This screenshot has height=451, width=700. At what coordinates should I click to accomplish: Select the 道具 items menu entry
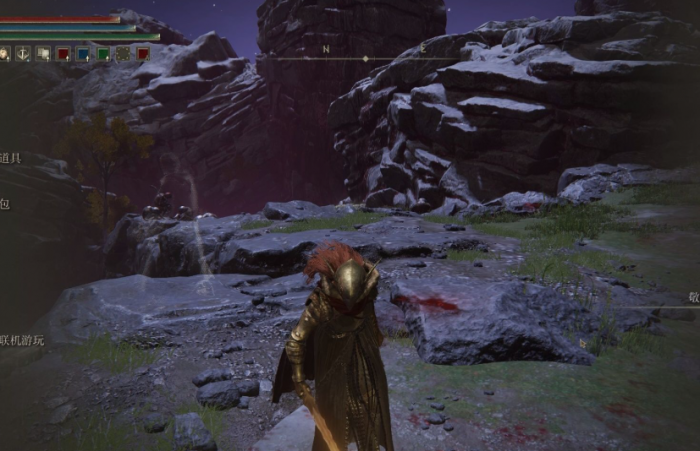point(10,158)
